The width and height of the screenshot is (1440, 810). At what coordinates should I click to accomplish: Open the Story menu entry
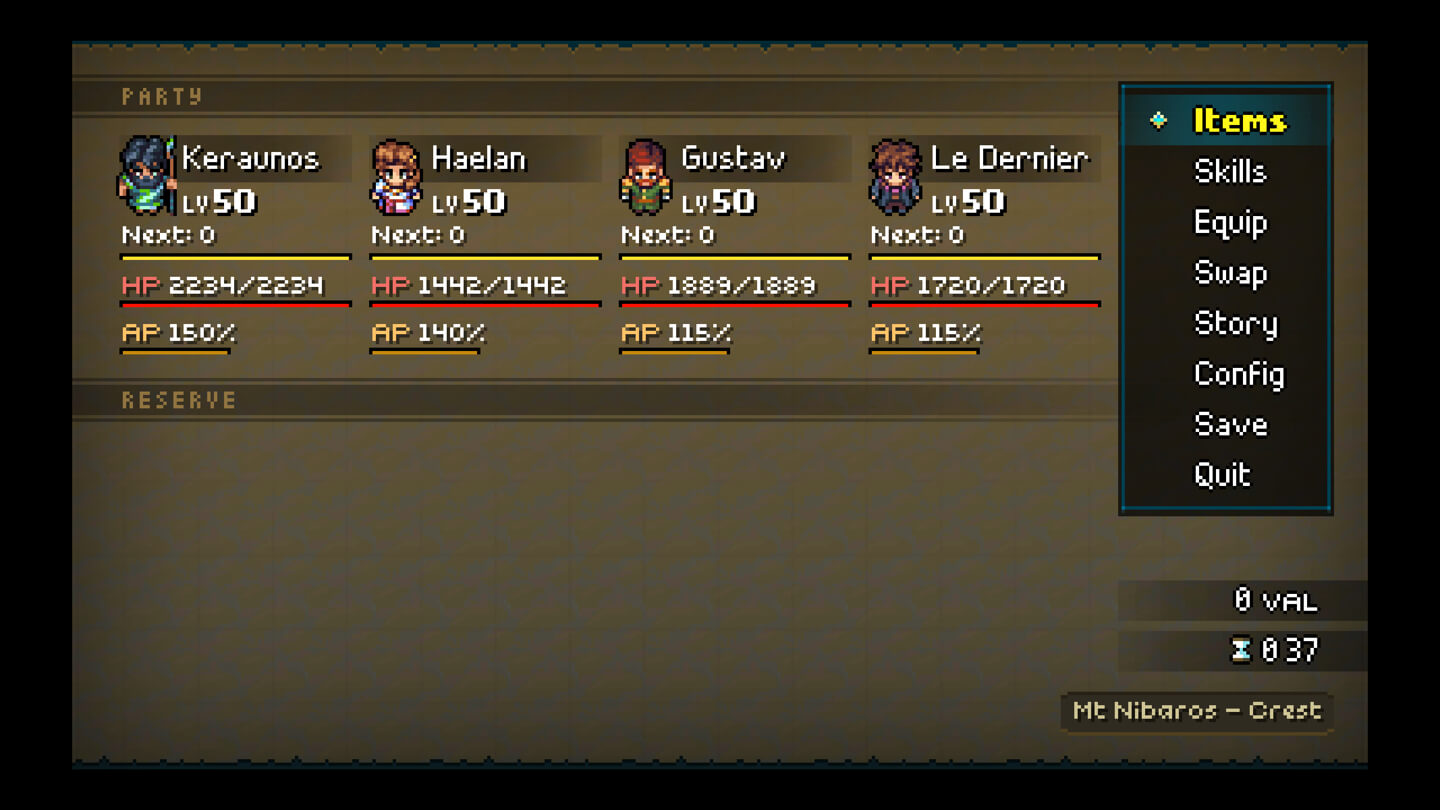1236,324
